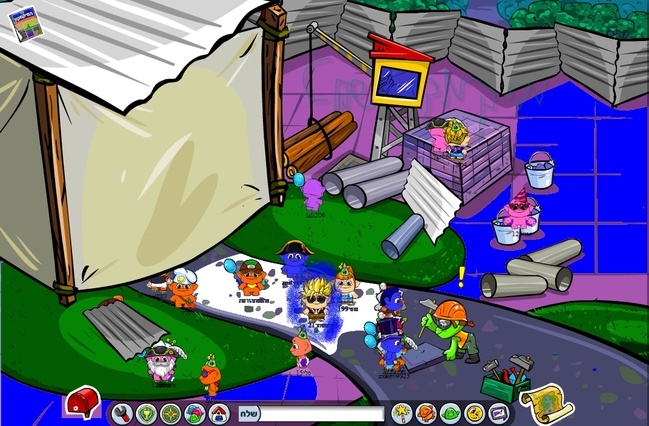Select the compass star icon

(171, 412)
